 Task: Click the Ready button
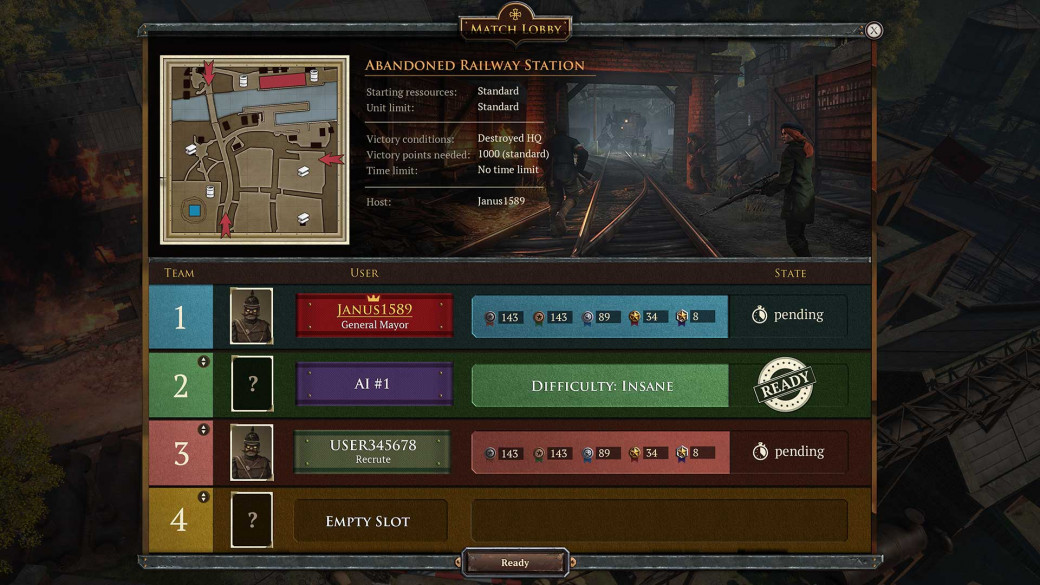[515, 563]
